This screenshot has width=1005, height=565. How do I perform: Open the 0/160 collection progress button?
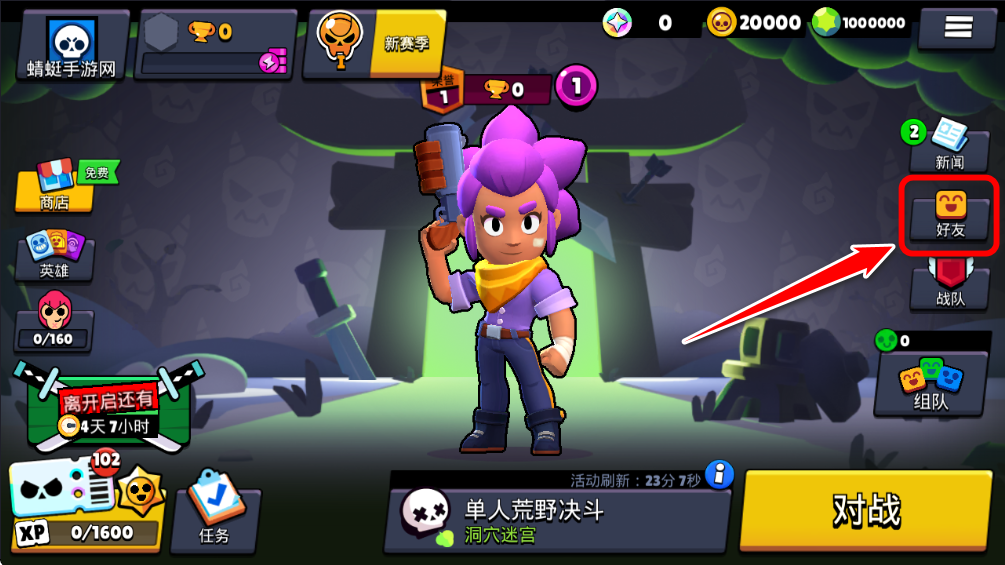coord(55,322)
